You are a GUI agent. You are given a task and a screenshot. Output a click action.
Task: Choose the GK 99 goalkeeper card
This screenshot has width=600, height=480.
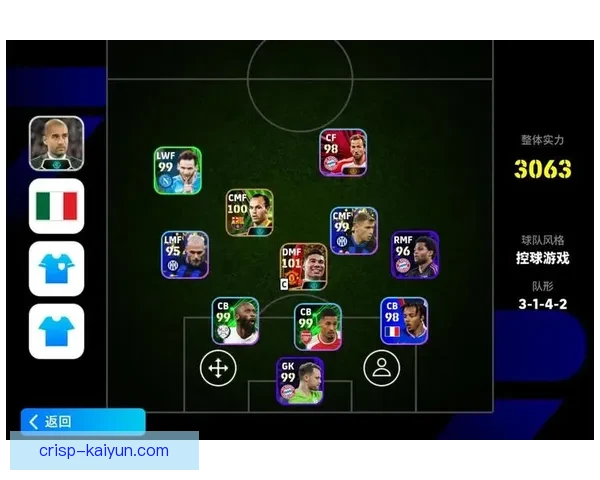pos(300,381)
